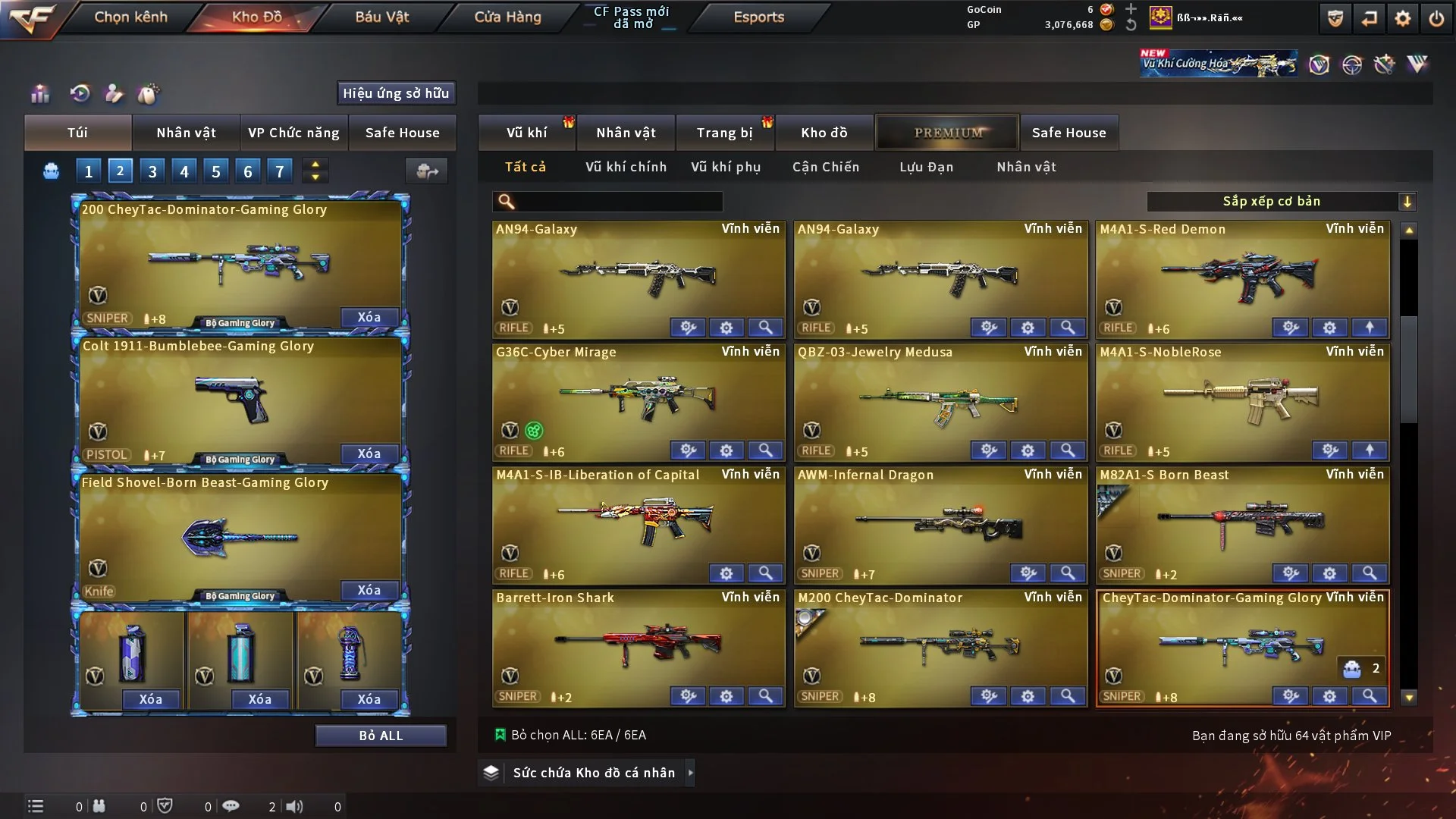Remove the Colt 1911-Bumblebee with Xóa

[x=369, y=453]
